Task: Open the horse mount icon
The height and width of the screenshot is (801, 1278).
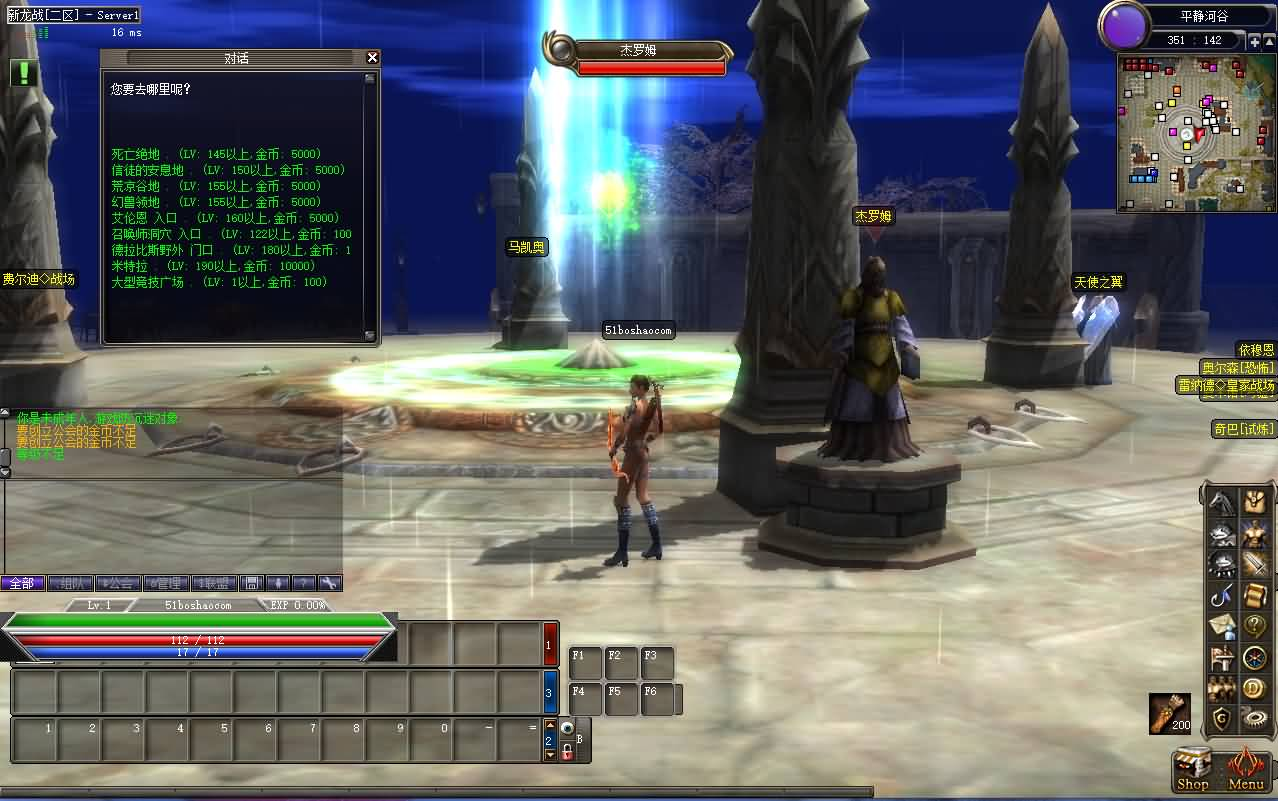Action: (x=1220, y=502)
